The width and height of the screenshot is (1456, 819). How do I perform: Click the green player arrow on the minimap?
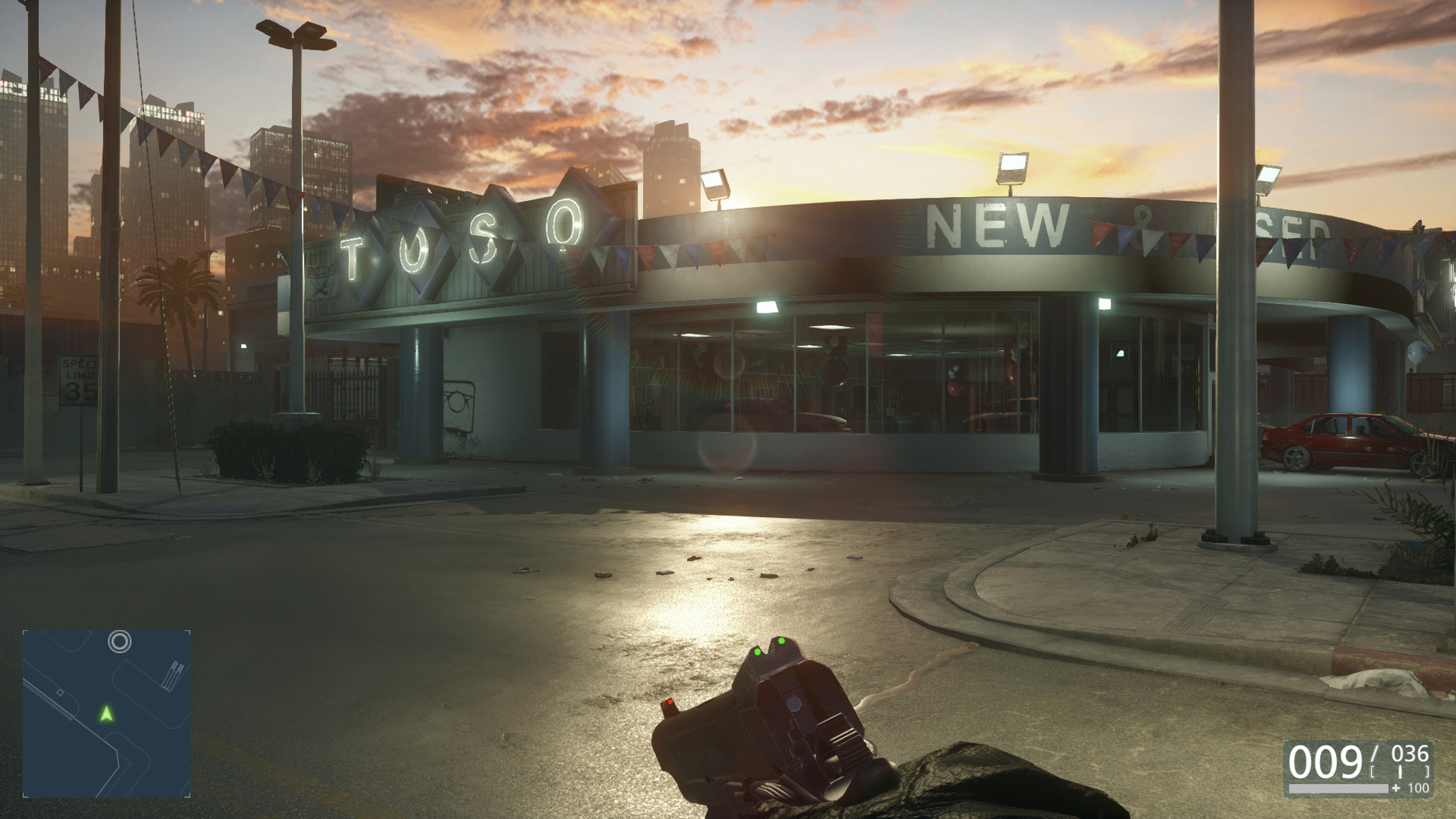point(107,714)
